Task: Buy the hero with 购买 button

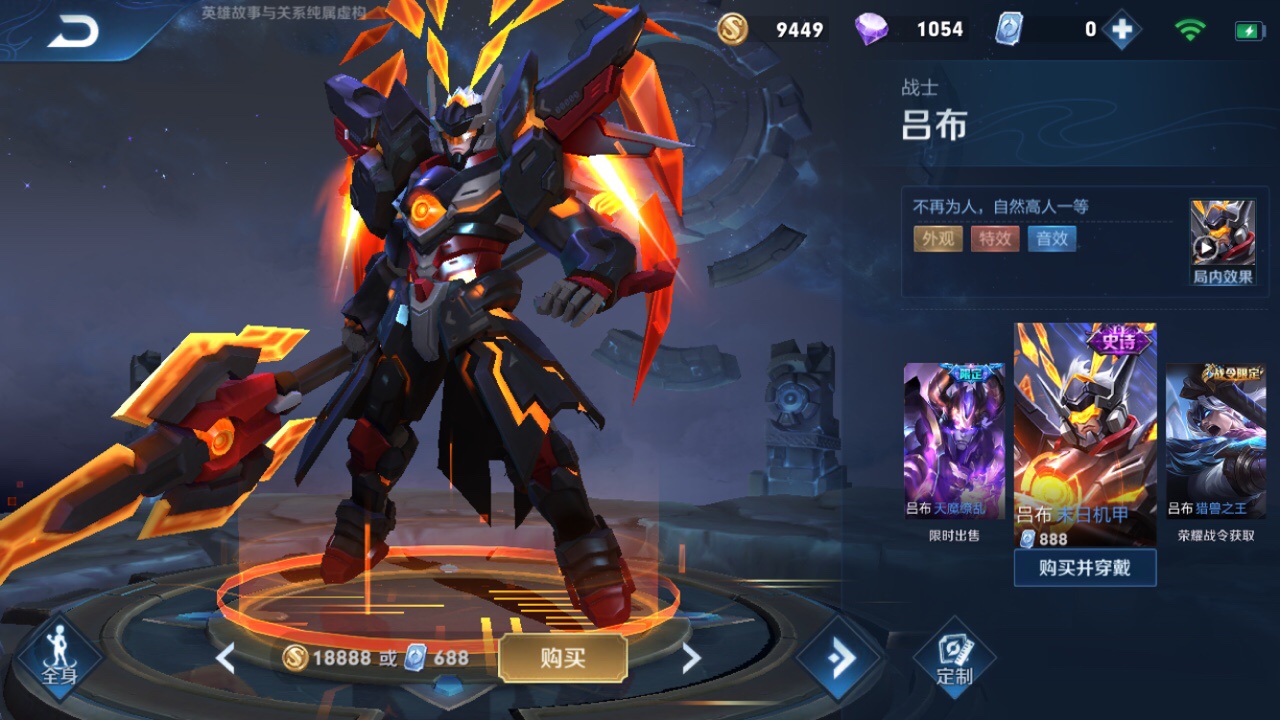Action: tap(562, 658)
